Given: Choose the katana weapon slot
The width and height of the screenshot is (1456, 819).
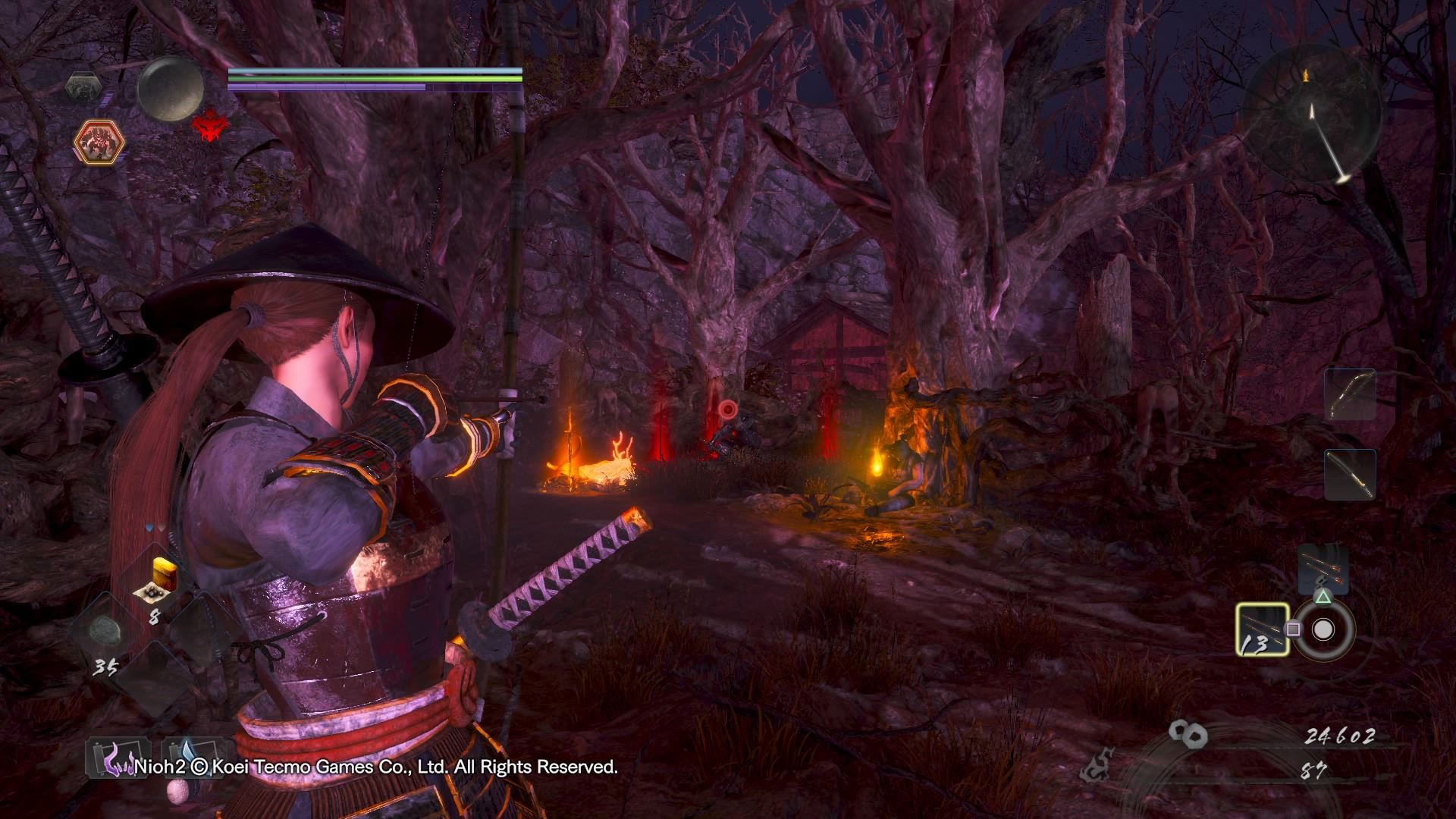Looking at the screenshot, I should tap(1350, 475).
